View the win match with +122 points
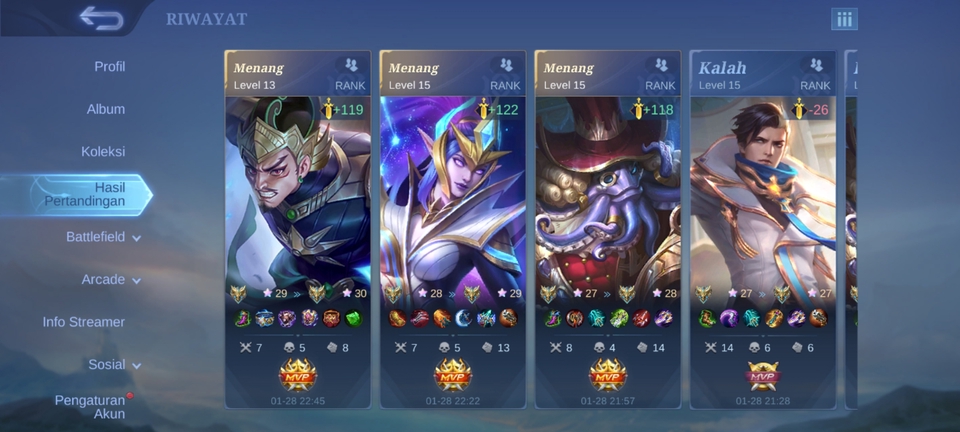The height and width of the screenshot is (432, 960). coord(452,230)
